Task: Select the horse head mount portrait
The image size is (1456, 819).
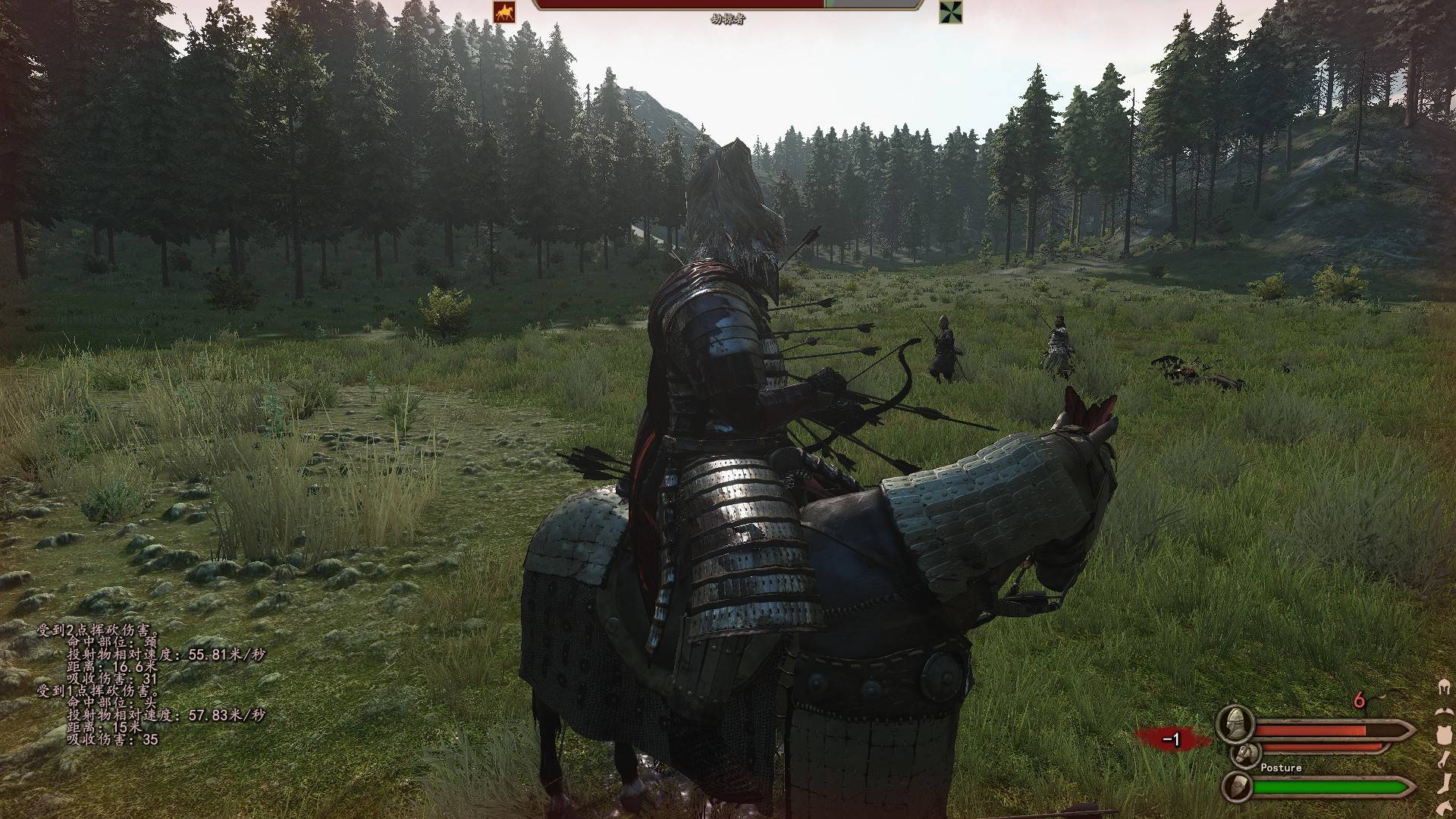Action: pyautogui.click(x=1244, y=754)
